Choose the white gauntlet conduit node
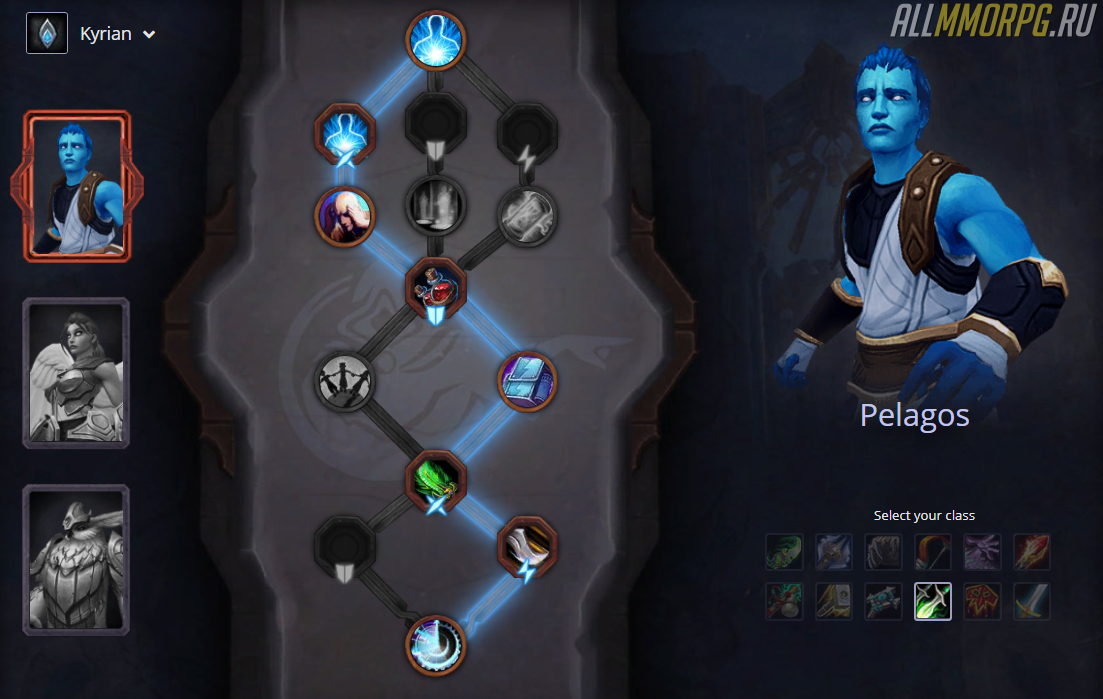 527,546
